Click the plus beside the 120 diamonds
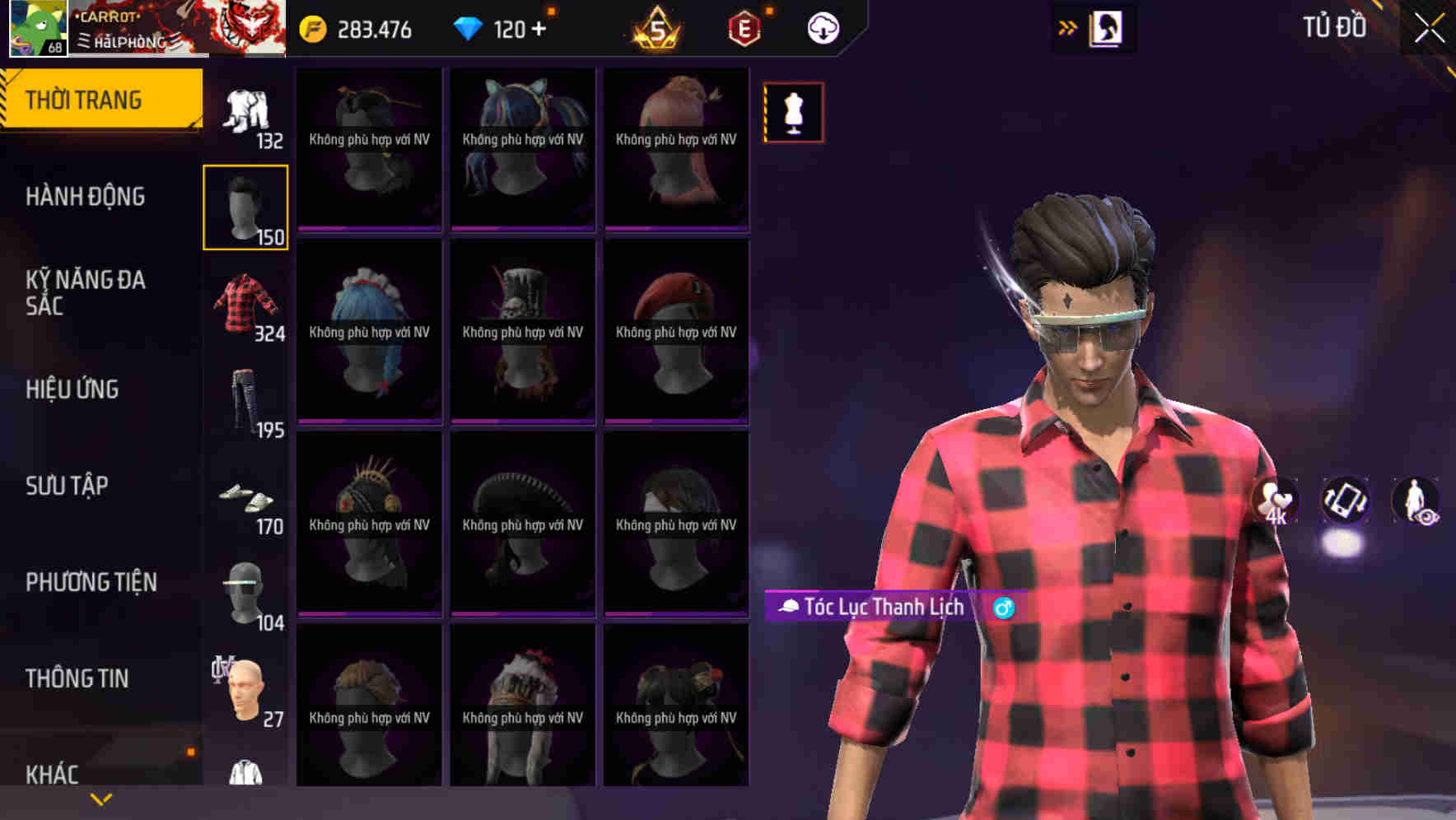The width and height of the screenshot is (1456, 820). (x=545, y=27)
